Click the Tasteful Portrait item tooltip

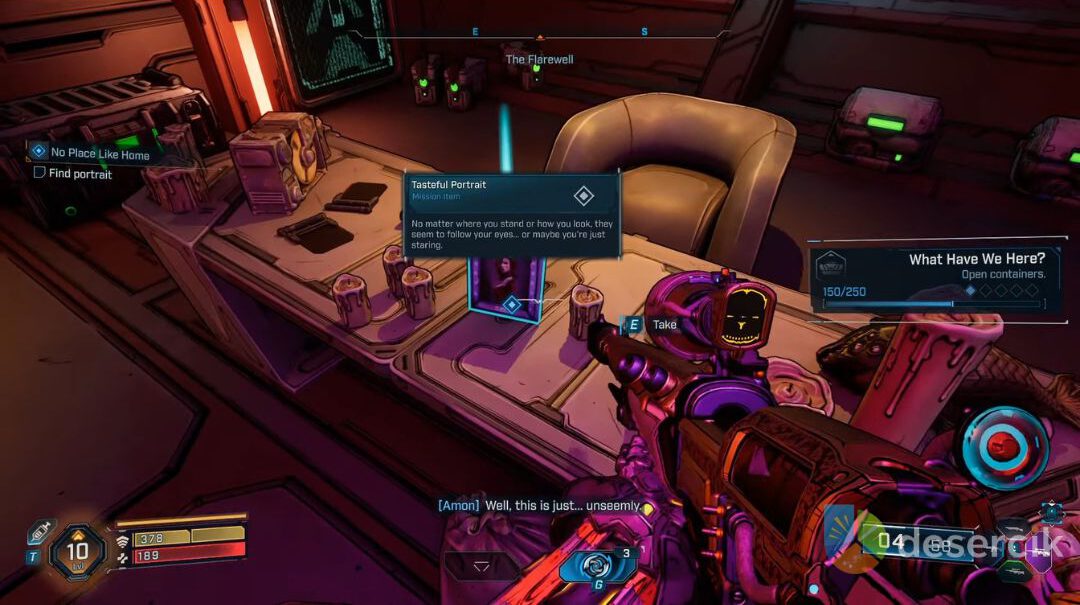pos(511,215)
